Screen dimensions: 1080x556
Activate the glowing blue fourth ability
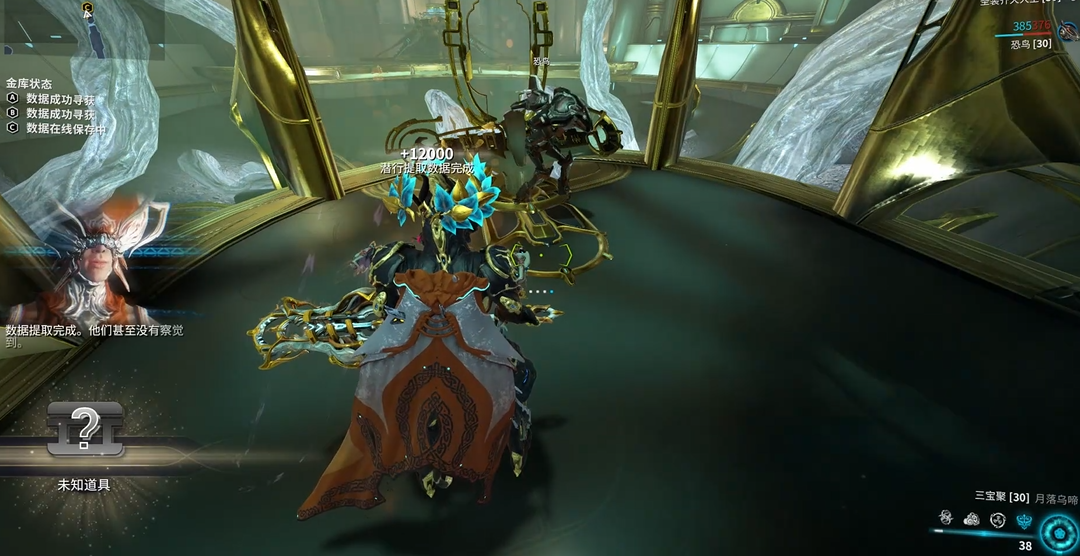point(1023,519)
